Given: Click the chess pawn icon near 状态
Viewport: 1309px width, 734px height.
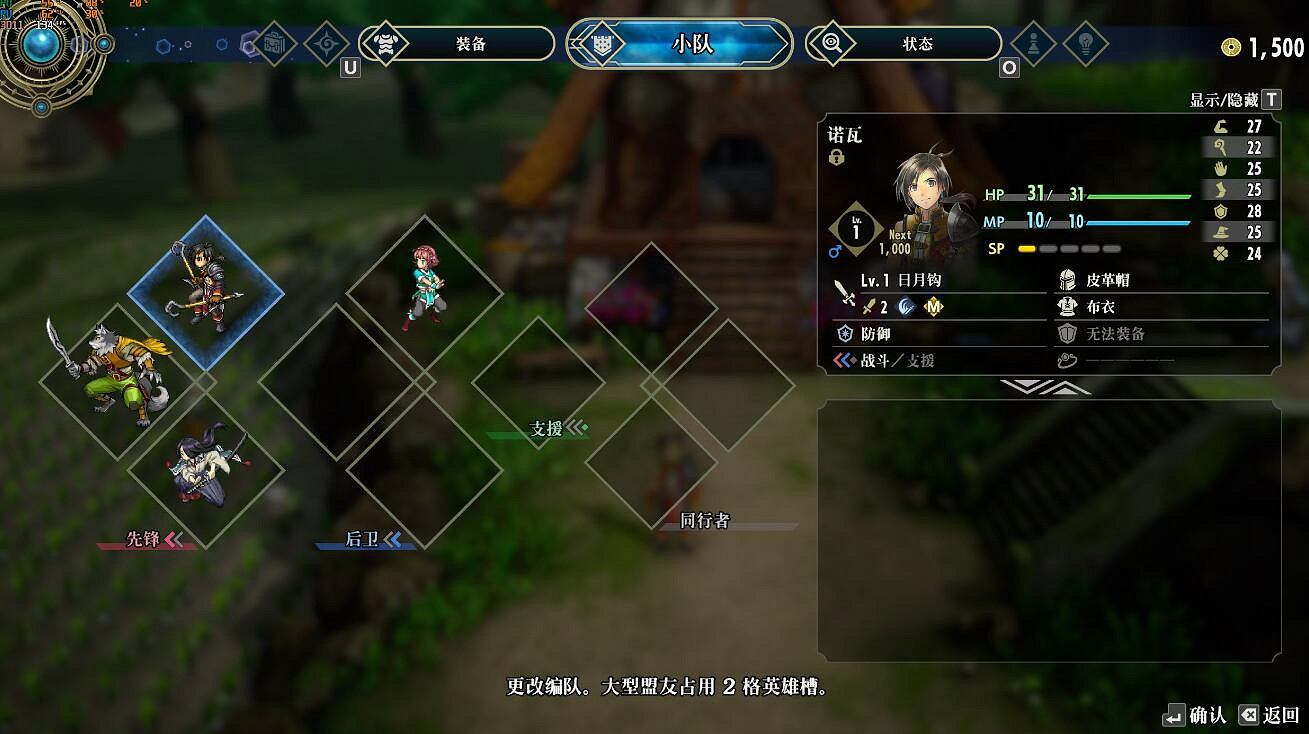Looking at the screenshot, I should [x=1032, y=44].
